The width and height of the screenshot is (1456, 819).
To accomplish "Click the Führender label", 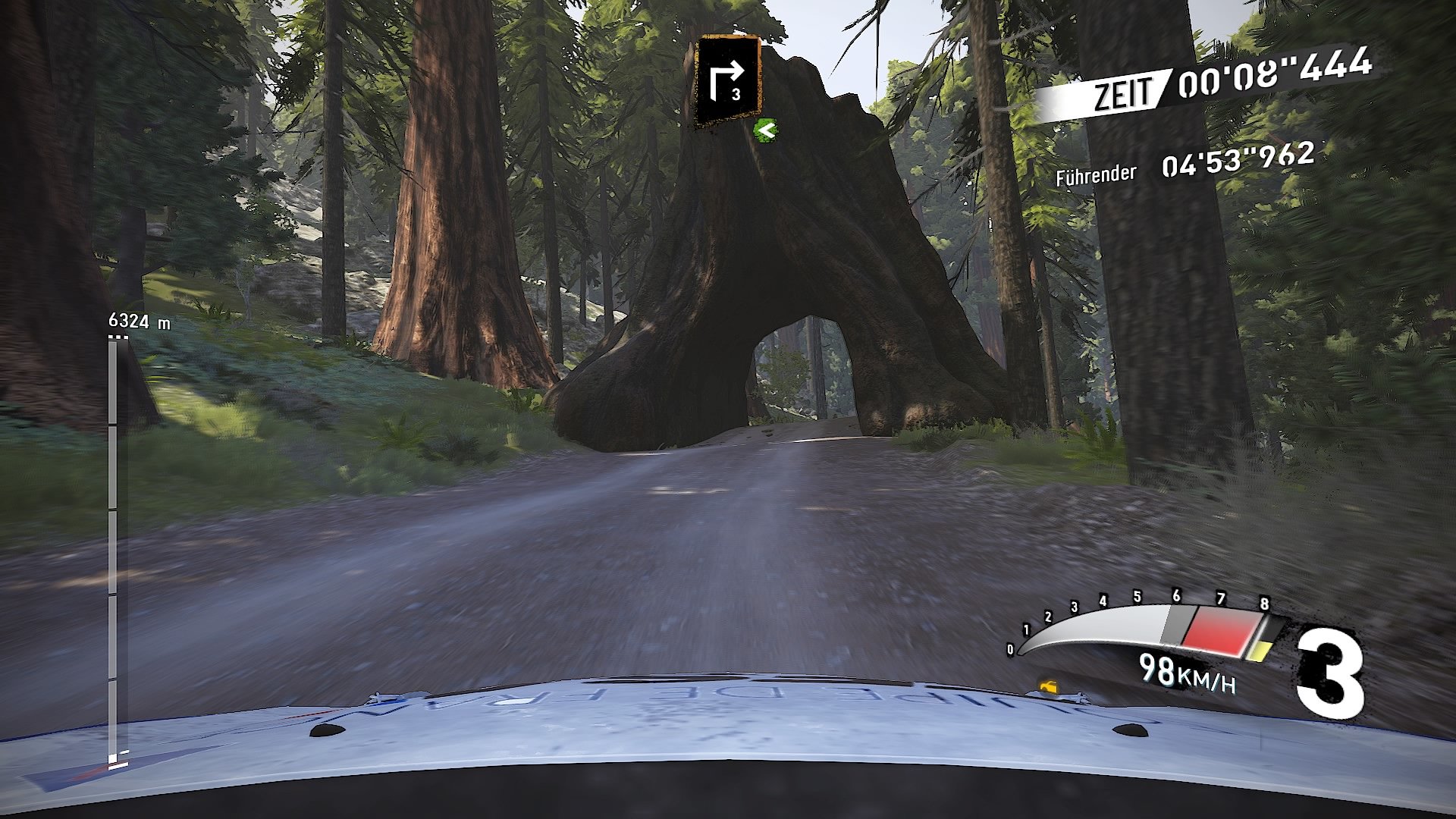I will [x=1096, y=175].
